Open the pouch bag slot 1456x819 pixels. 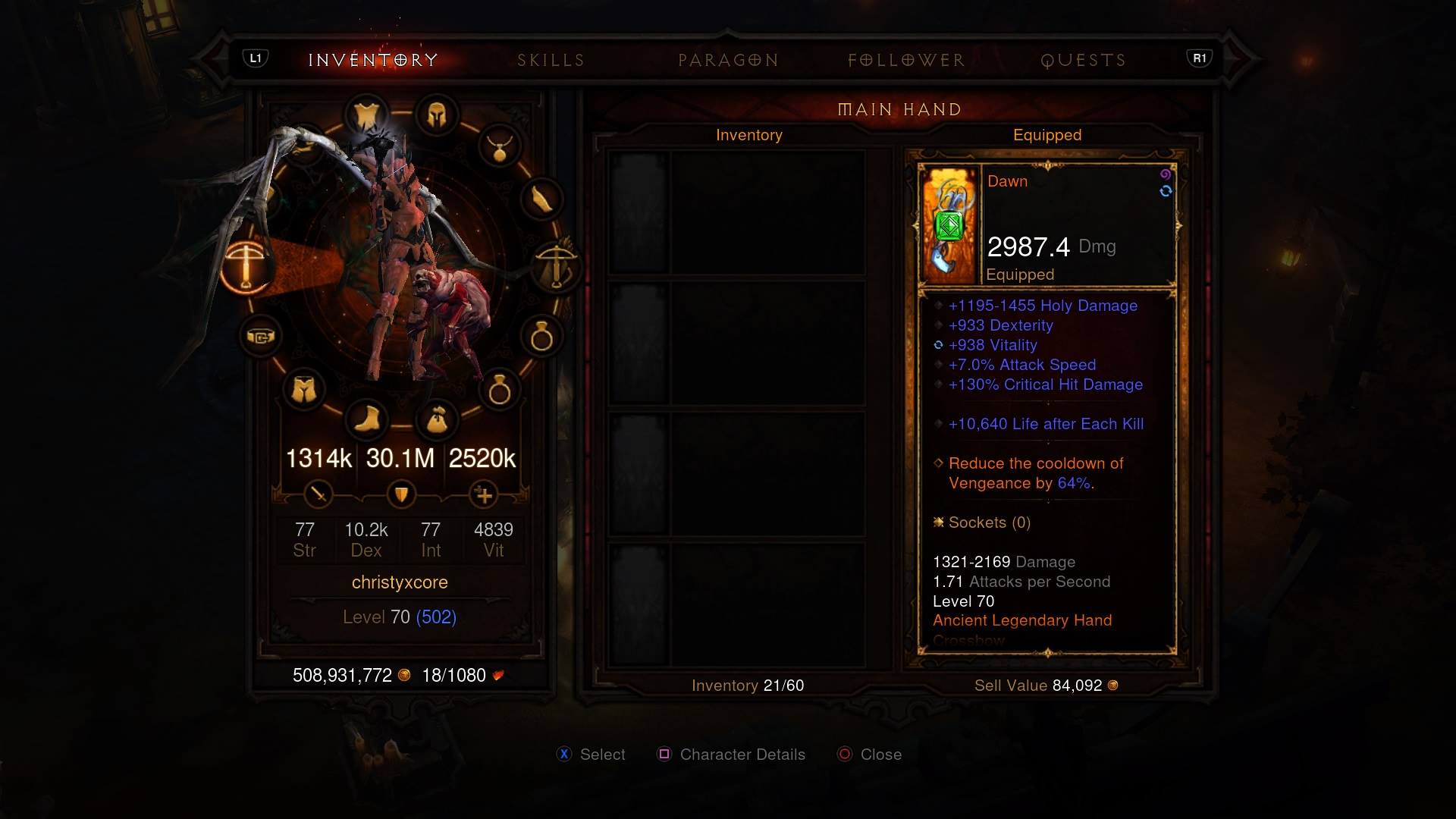click(437, 419)
